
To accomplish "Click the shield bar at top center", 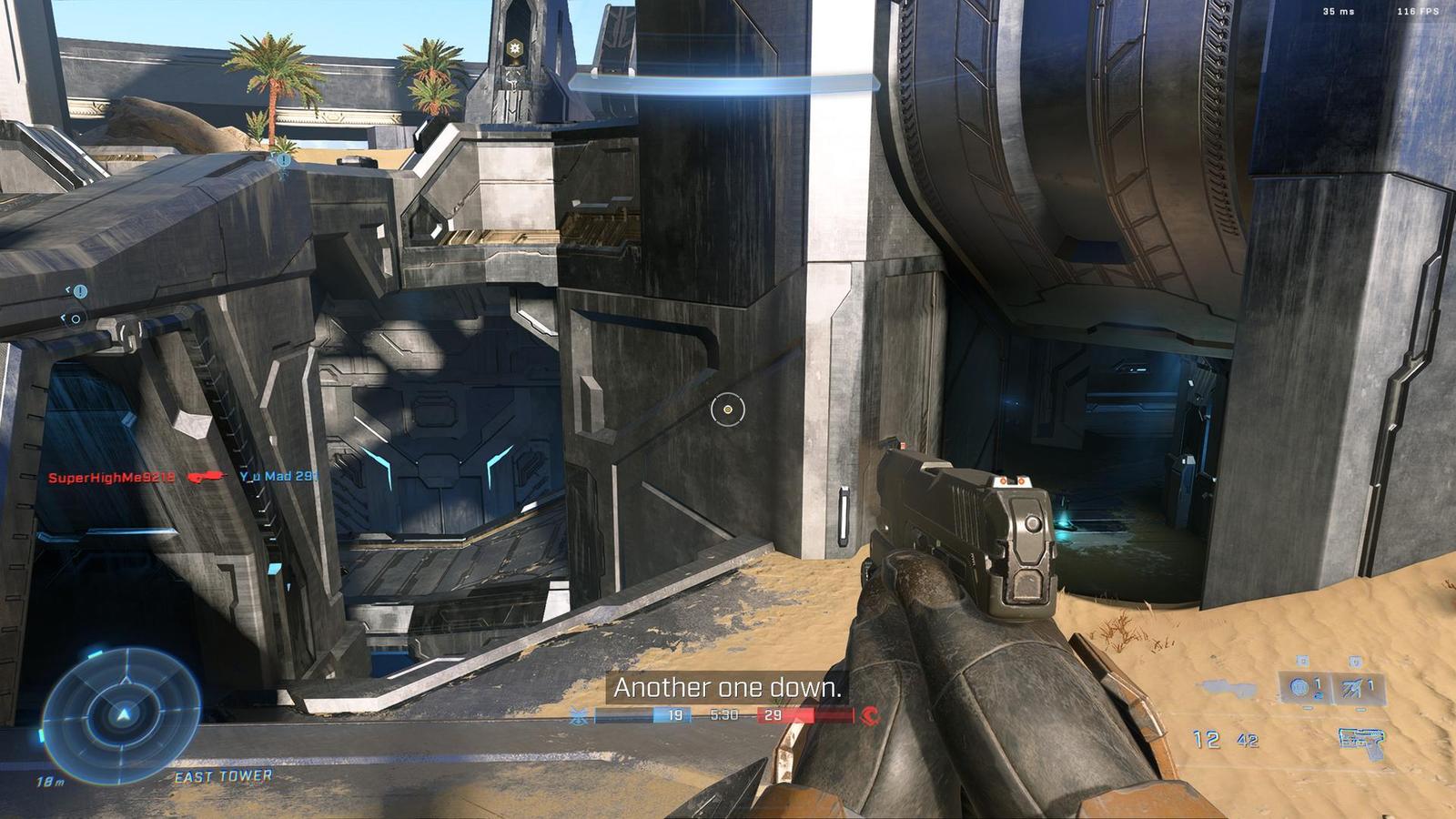I will click(723, 83).
